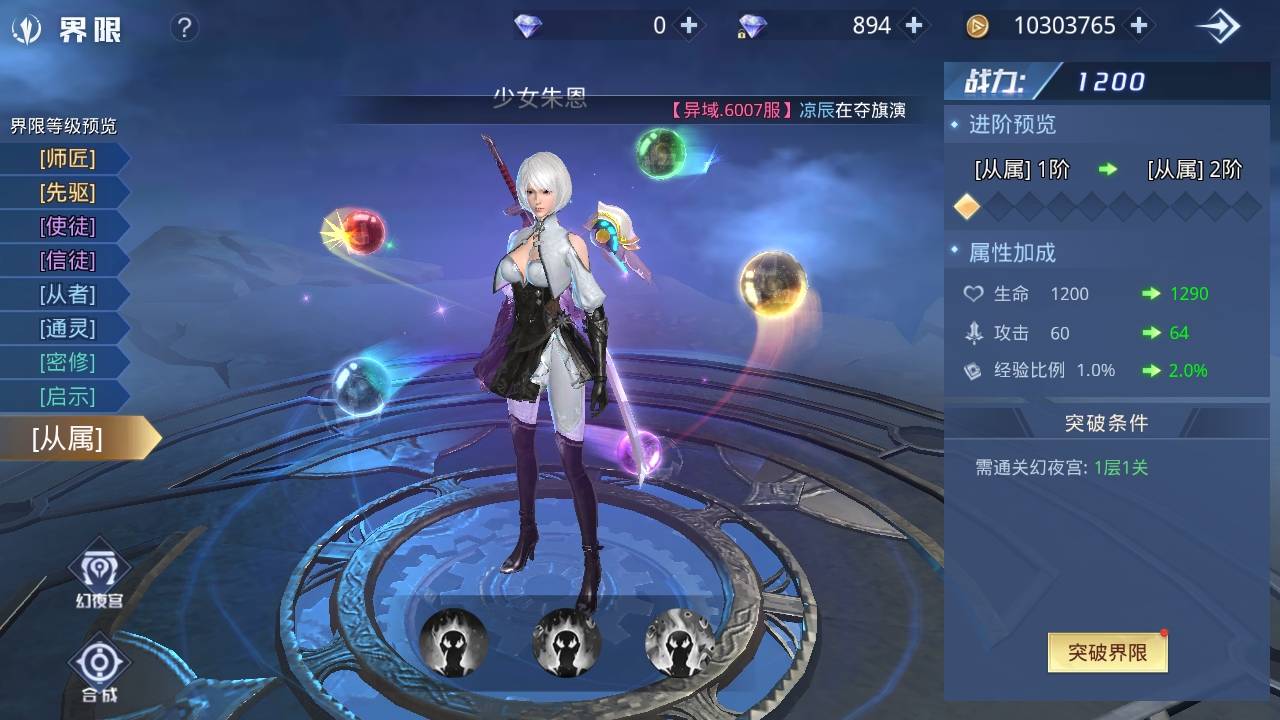Screen dimensions: 1280x720
Task: Open the question mark help button
Action: [x=184, y=27]
